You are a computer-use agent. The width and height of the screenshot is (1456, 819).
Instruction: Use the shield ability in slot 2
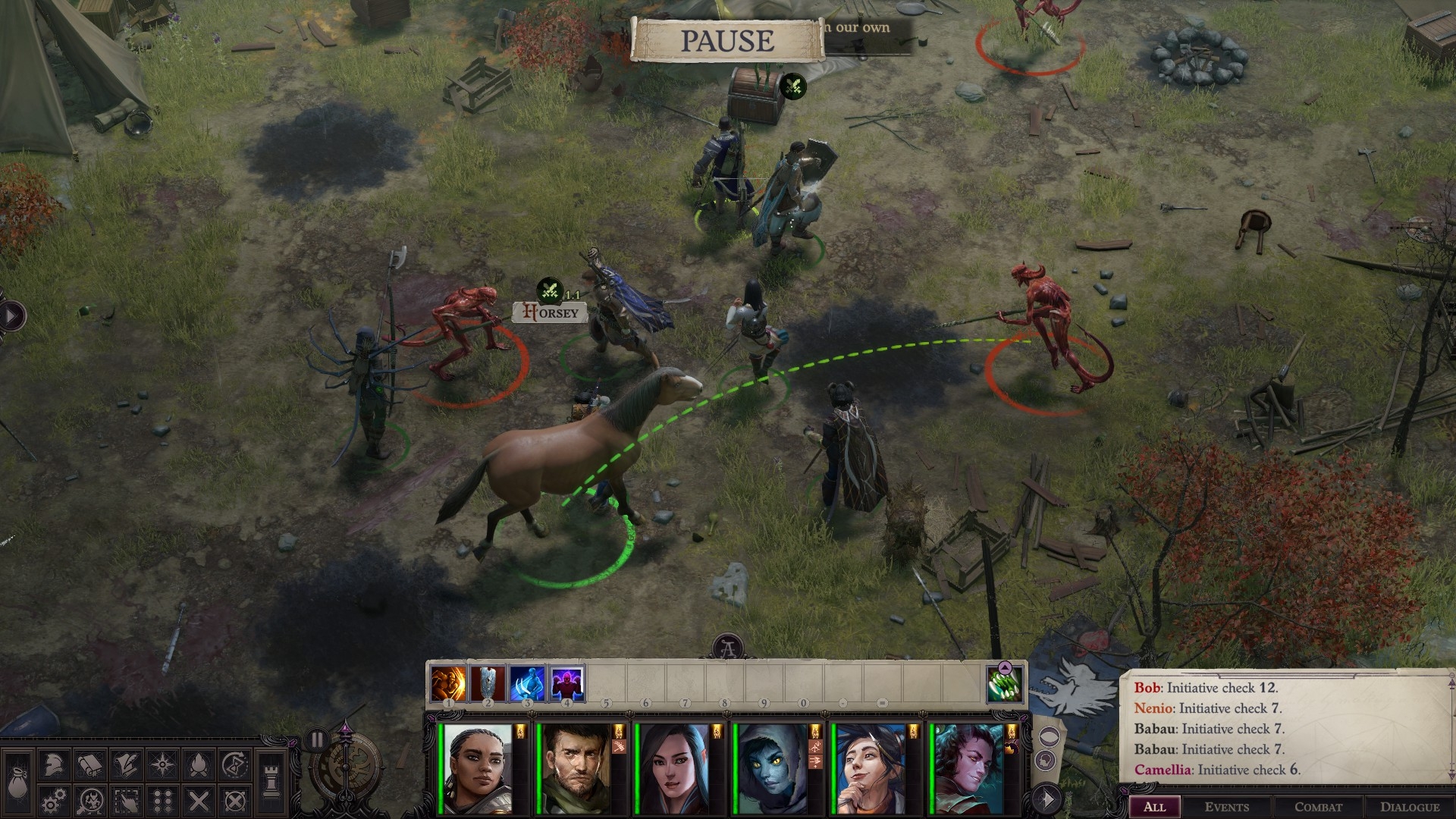[x=488, y=684]
